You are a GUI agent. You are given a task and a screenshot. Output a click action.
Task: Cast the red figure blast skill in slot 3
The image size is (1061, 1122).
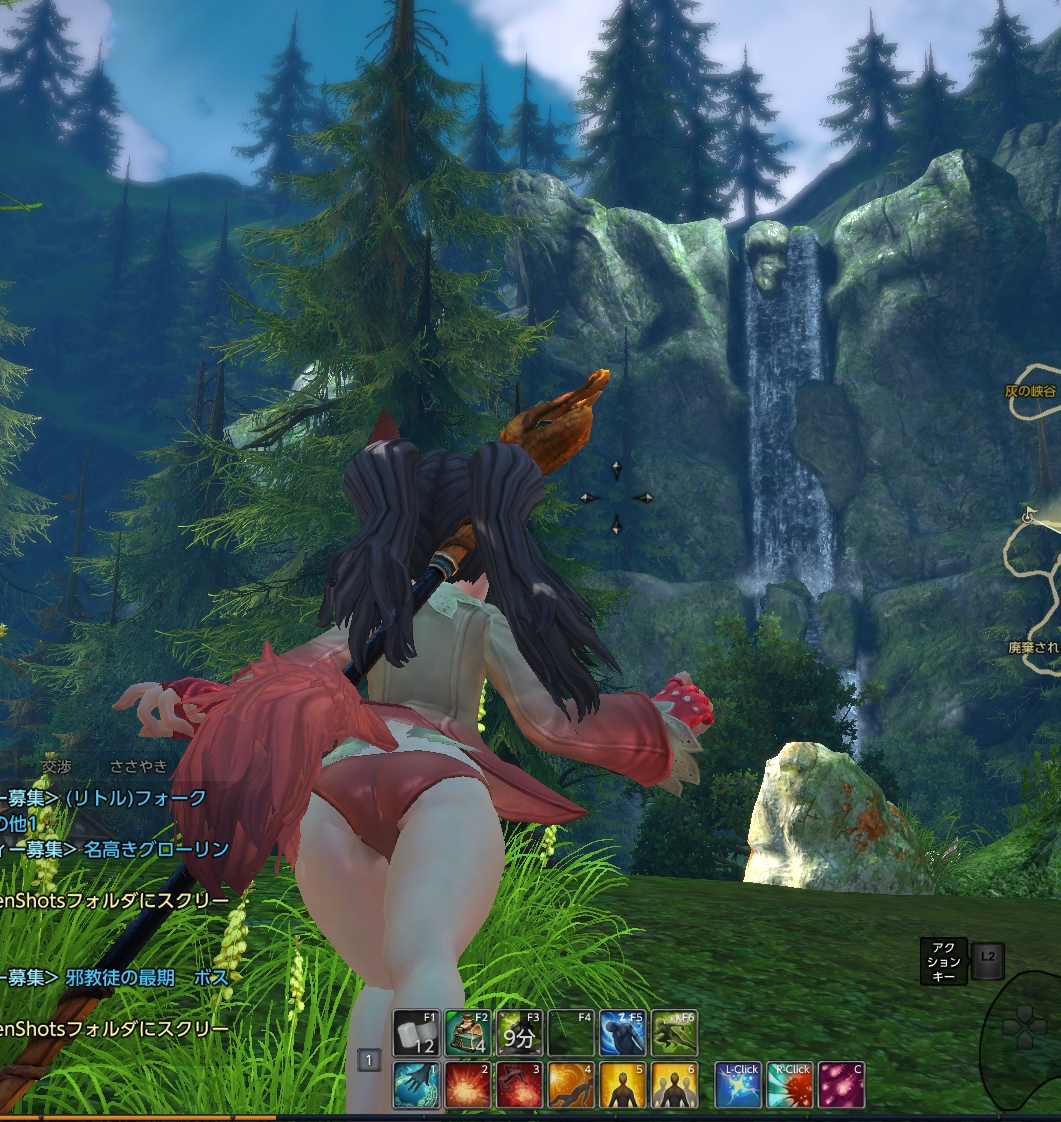click(x=520, y=1086)
